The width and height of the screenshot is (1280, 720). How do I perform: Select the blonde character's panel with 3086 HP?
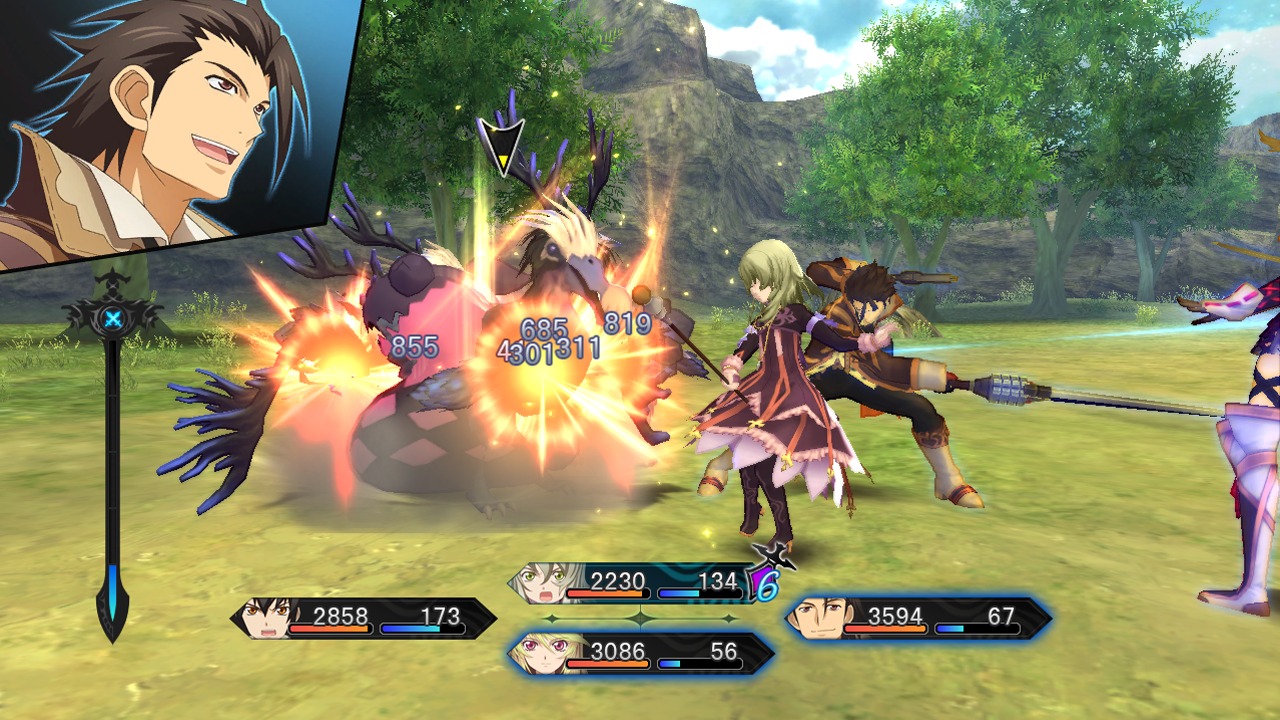pyautogui.click(x=640, y=654)
